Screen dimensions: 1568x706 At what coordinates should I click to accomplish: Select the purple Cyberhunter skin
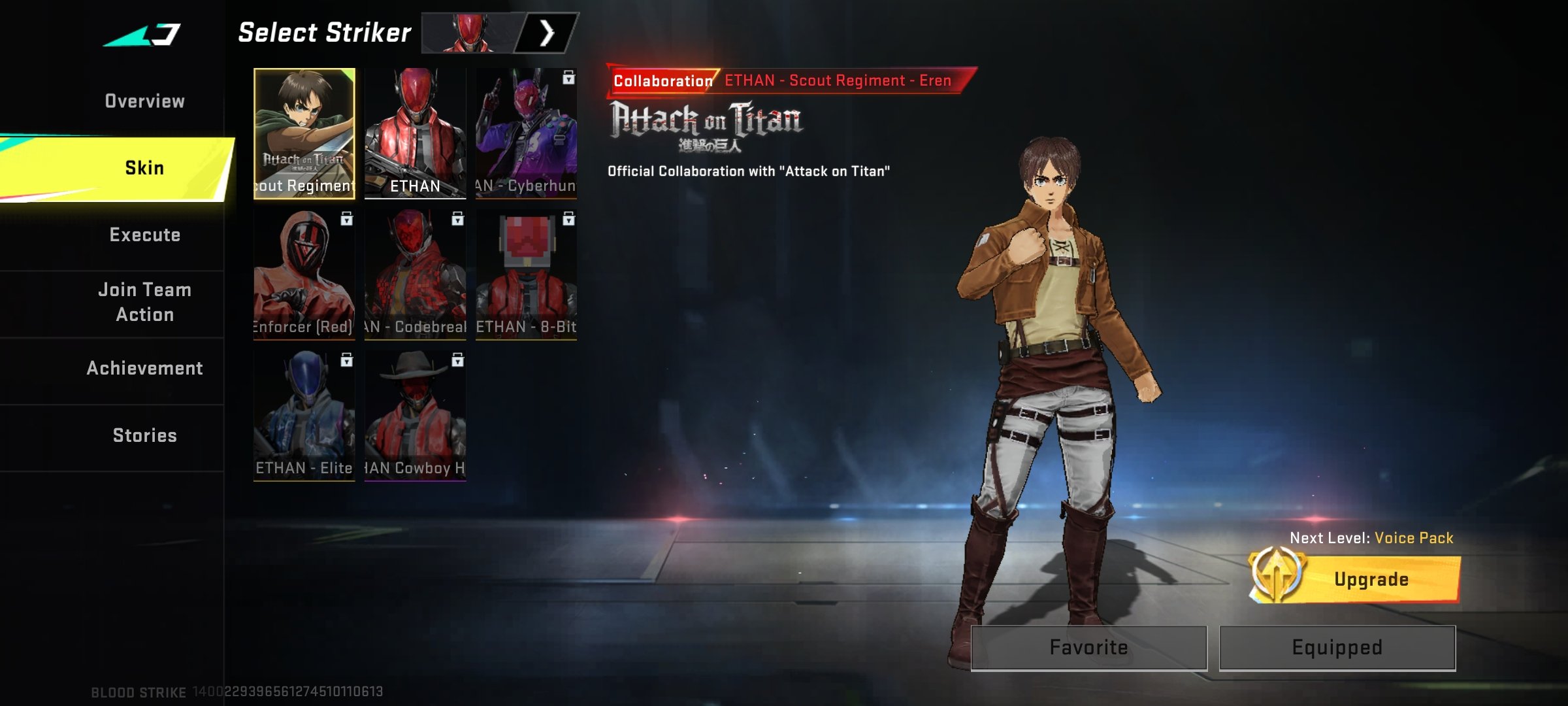point(526,133)
